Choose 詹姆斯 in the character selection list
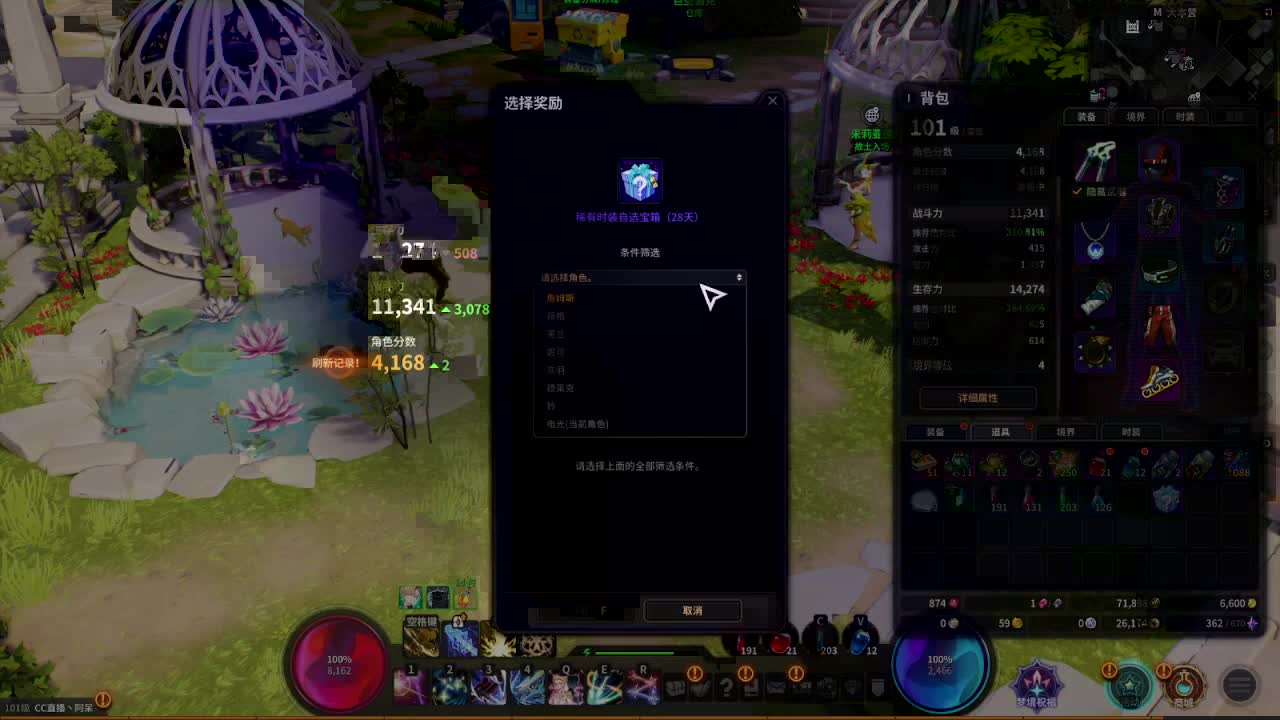This screenshot has width=1280, height=720. coord(560,297)
